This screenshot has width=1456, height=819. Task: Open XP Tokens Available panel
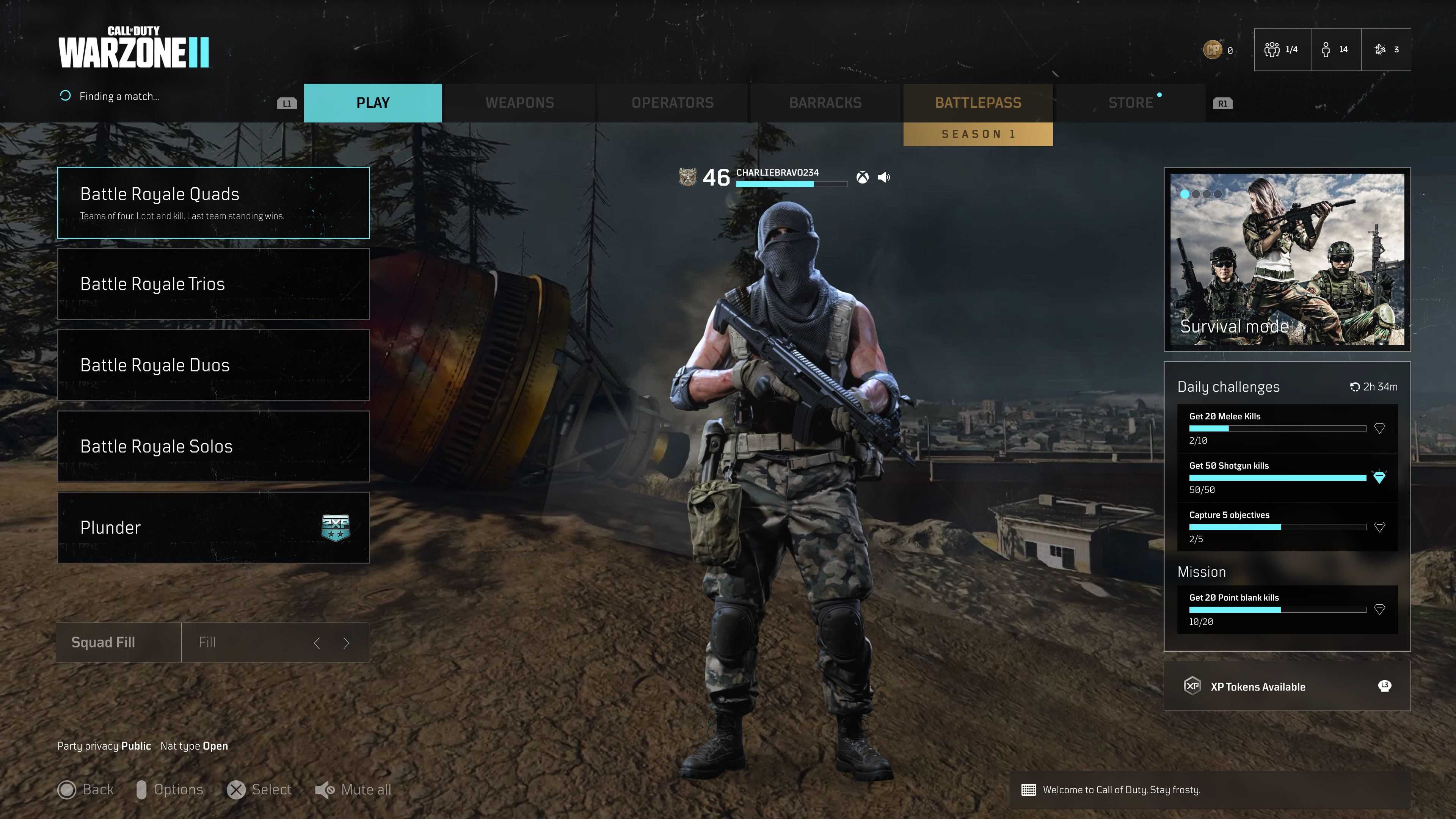pyautogui.click(x=1287, y=686)
